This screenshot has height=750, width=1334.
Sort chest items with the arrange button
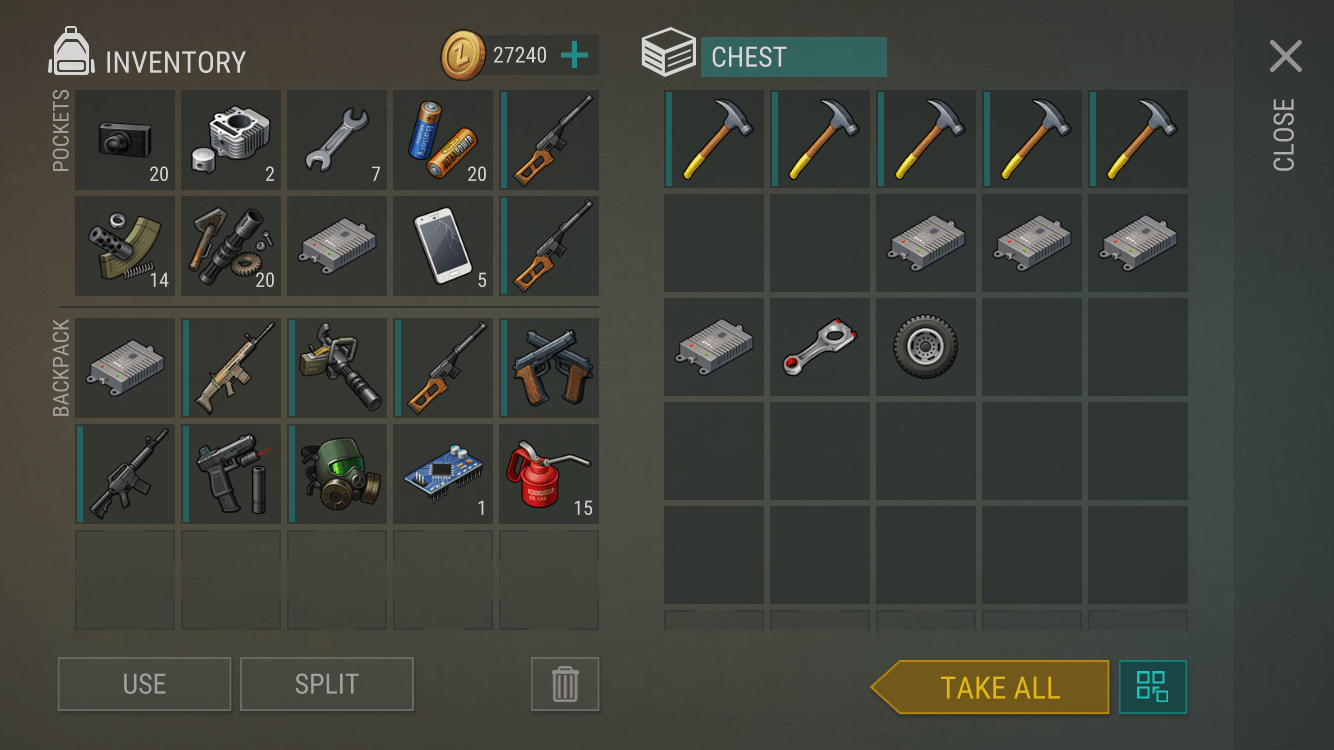pyautogui.click(x=1152, y=687)
